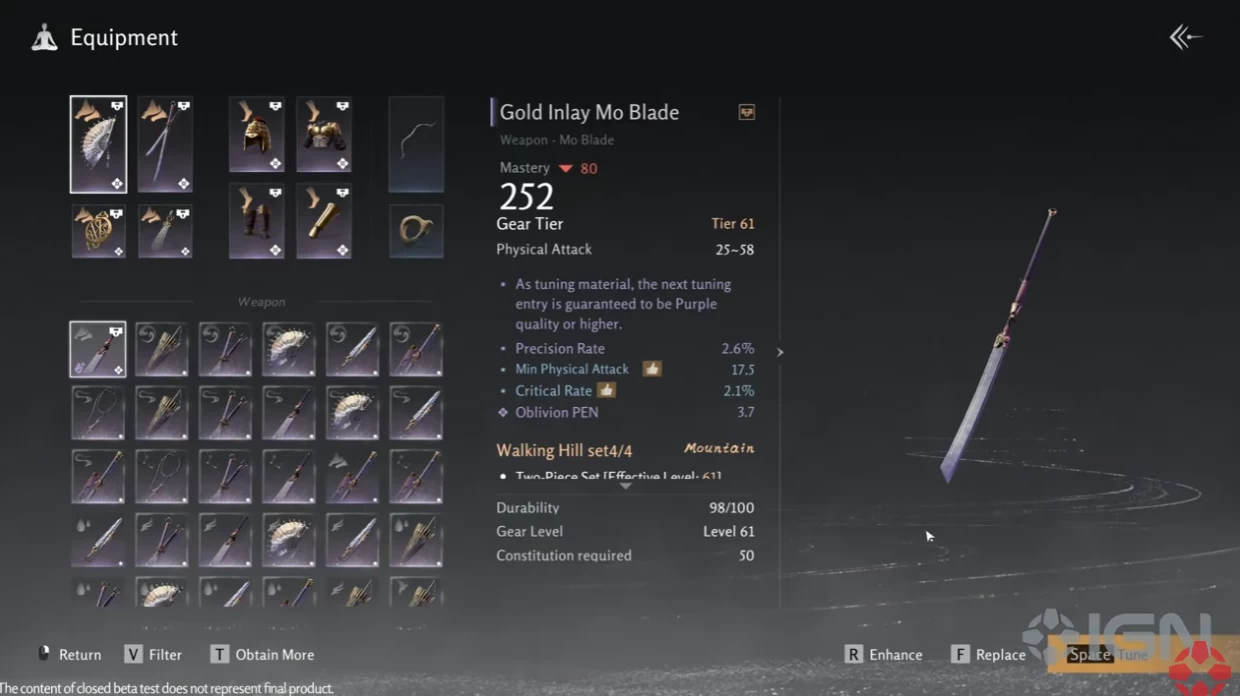Click the icon beside Gold Inlay Mo Blade title

(746, 112)
